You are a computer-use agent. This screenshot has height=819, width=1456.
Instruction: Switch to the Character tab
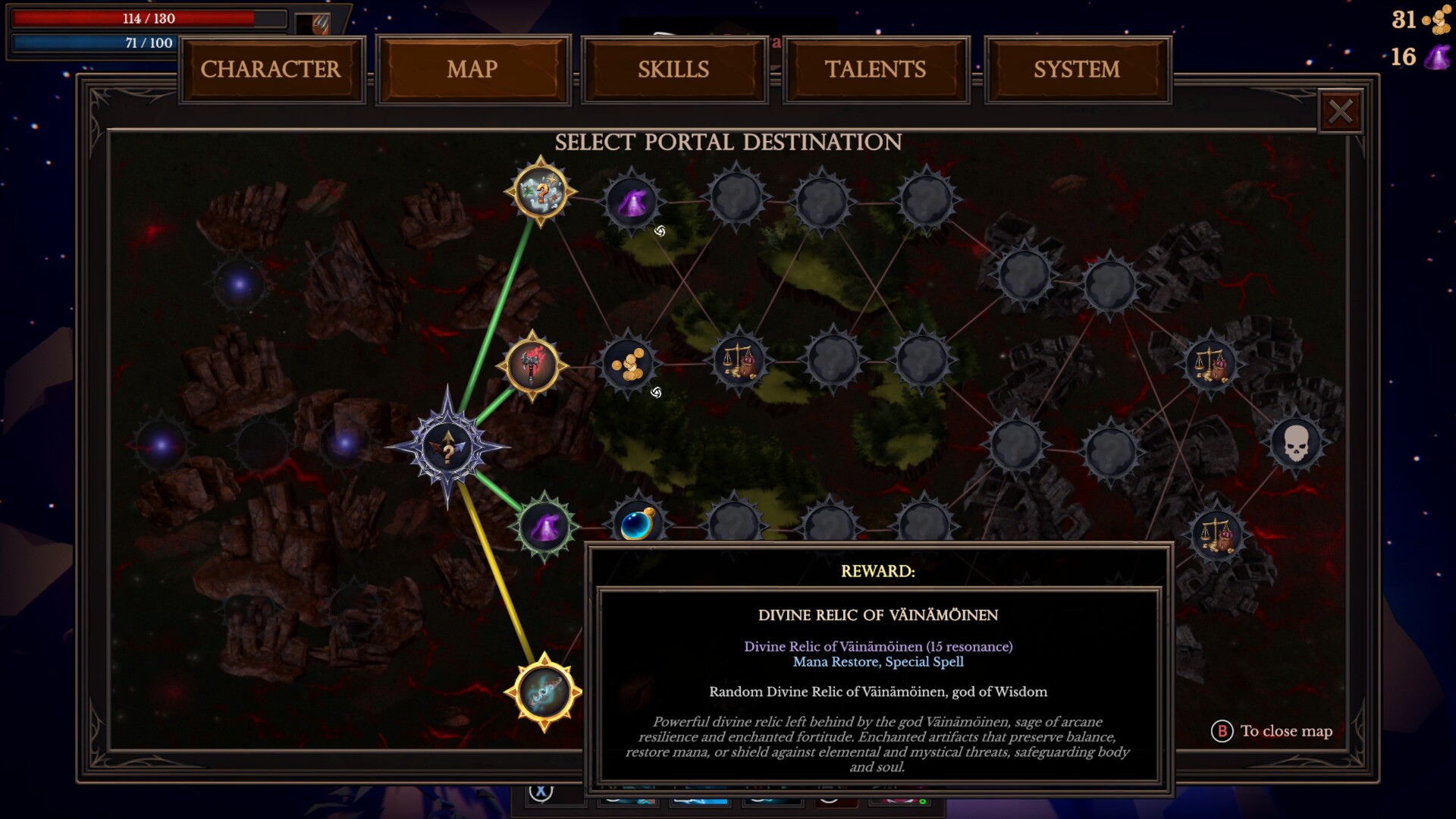pos(271,70)
